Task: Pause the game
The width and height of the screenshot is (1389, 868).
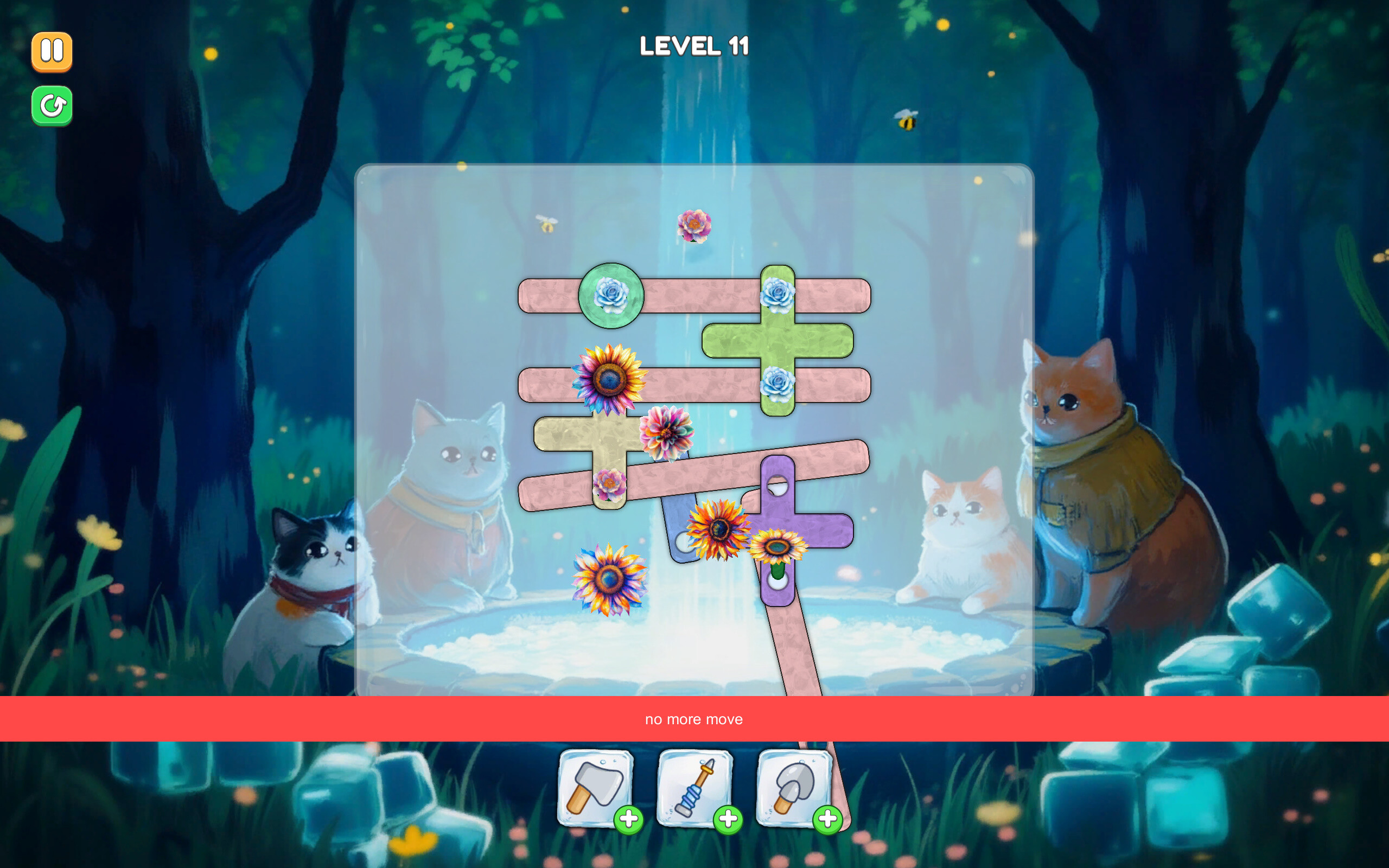Action: tap(52, 51)
